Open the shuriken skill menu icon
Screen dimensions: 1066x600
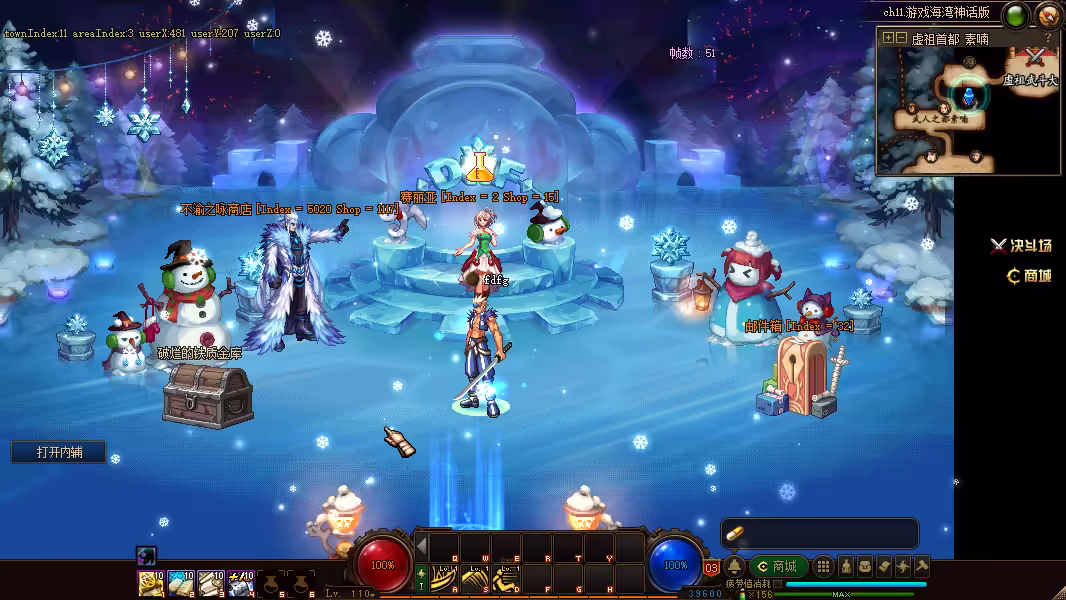click(x=903, y=566)
